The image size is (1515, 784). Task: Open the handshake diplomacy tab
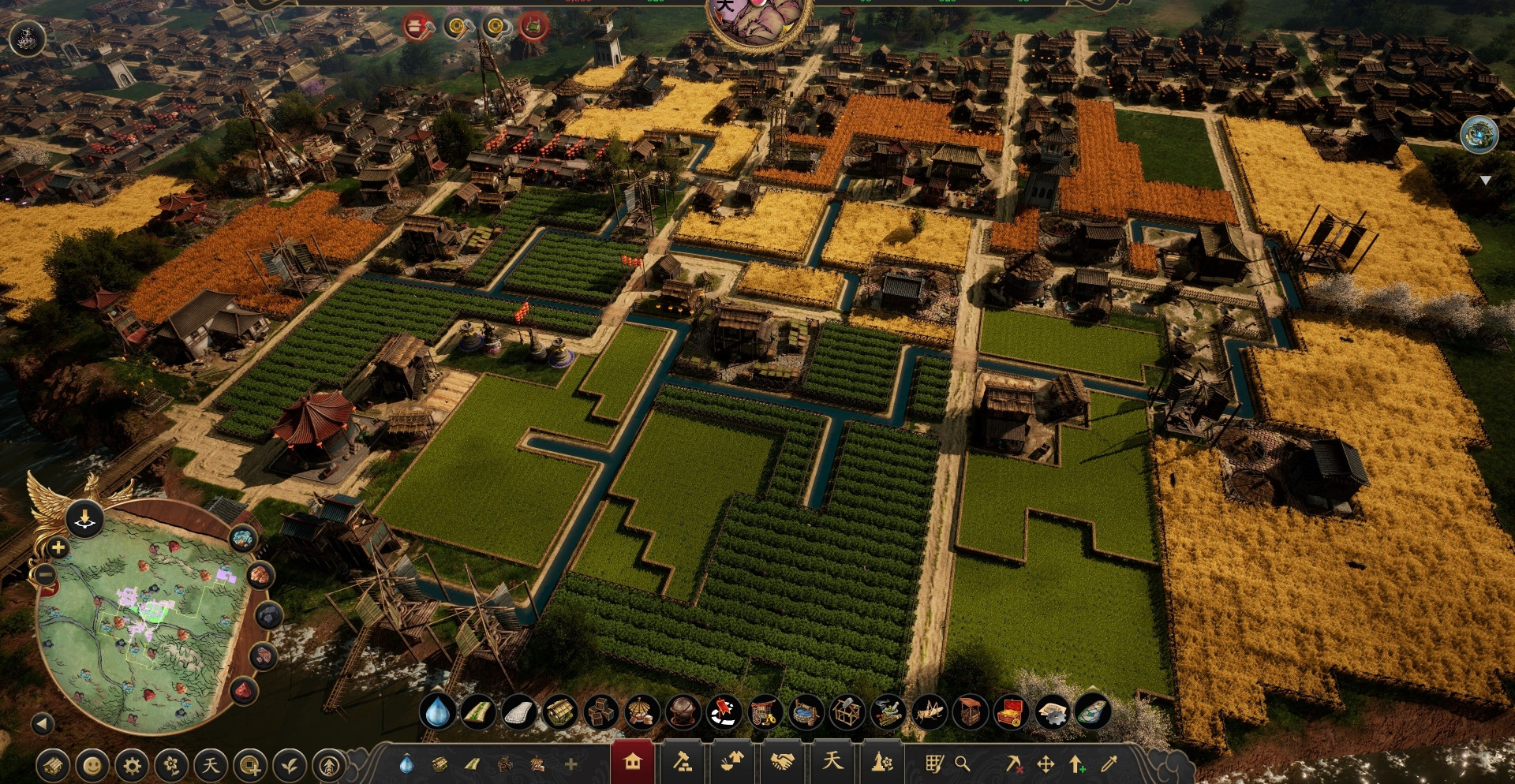tap(782, 763)
